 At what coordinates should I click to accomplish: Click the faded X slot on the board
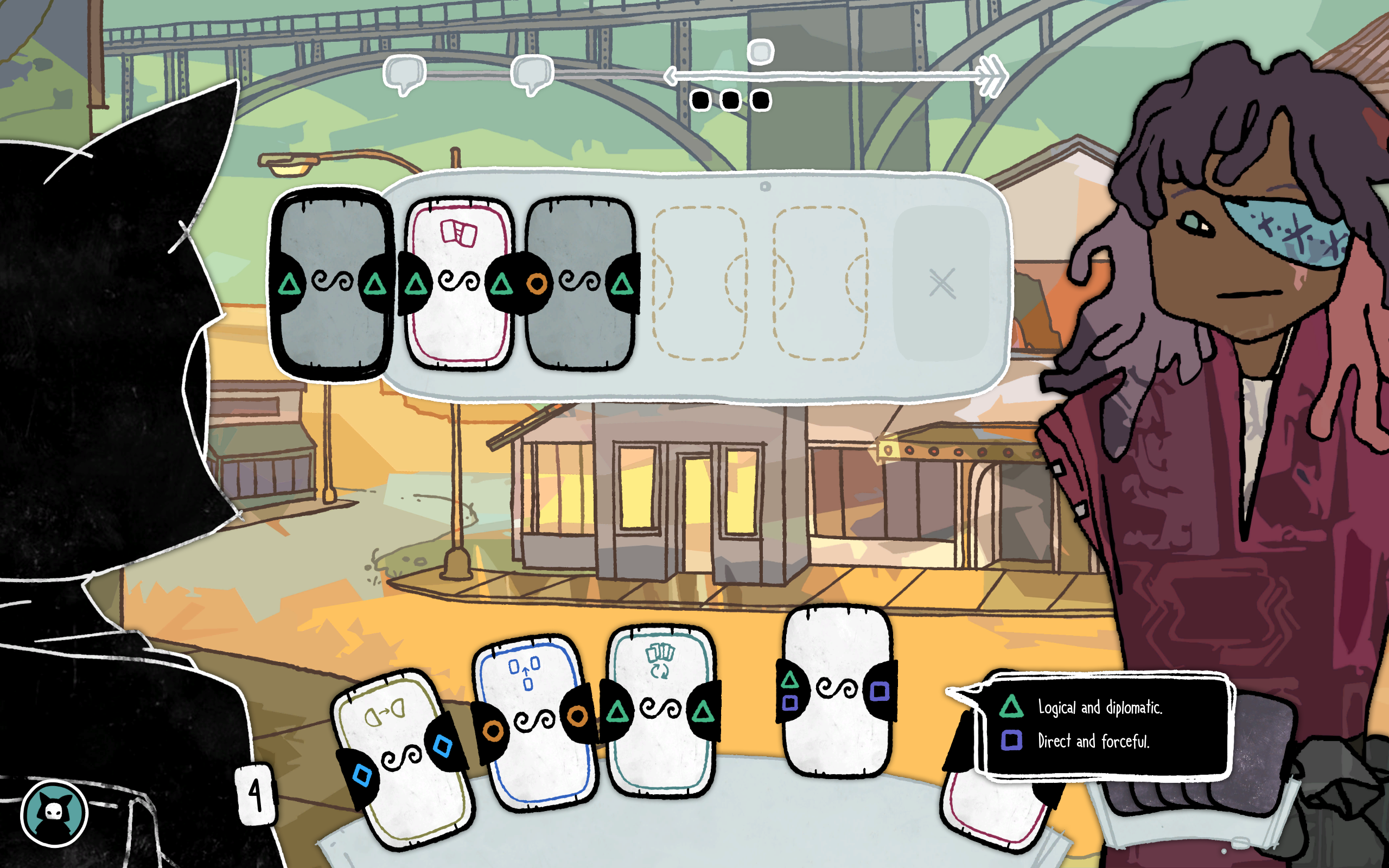point(941,284)
